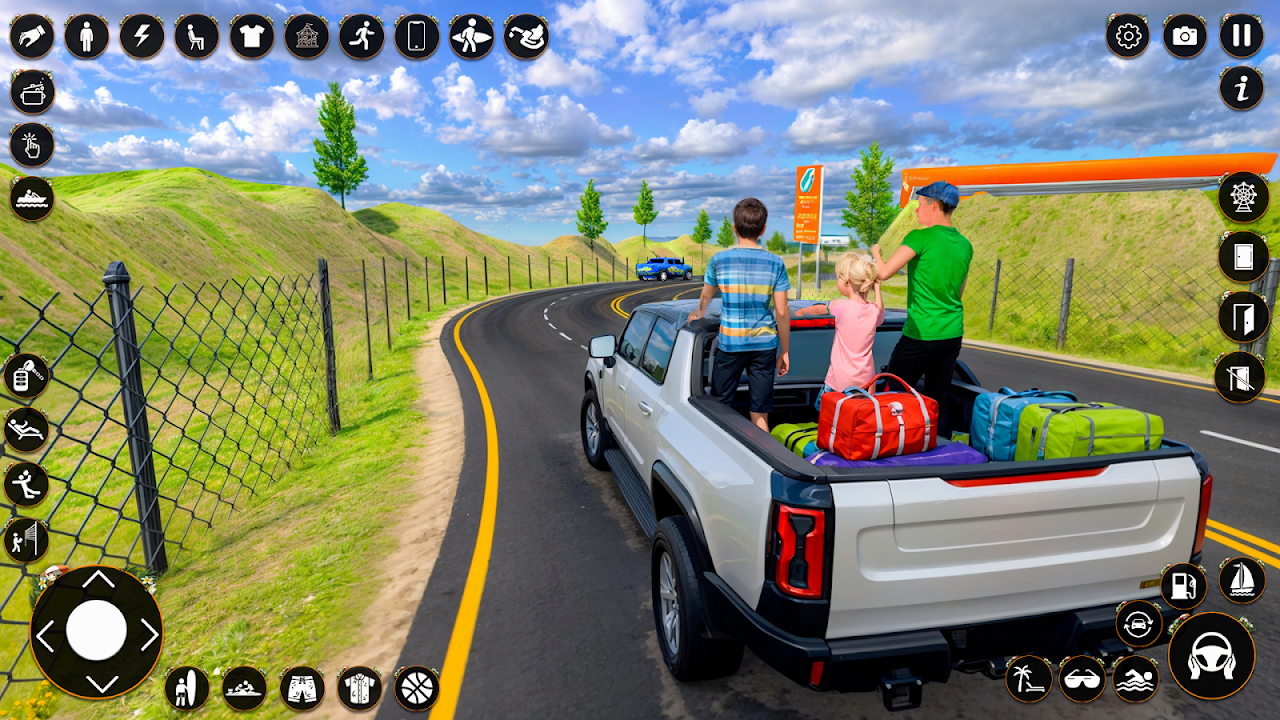Tap the lightning bolt icon
This screenshot has width=1280, height=720.
pyautogui.click(x=142, y=37)
